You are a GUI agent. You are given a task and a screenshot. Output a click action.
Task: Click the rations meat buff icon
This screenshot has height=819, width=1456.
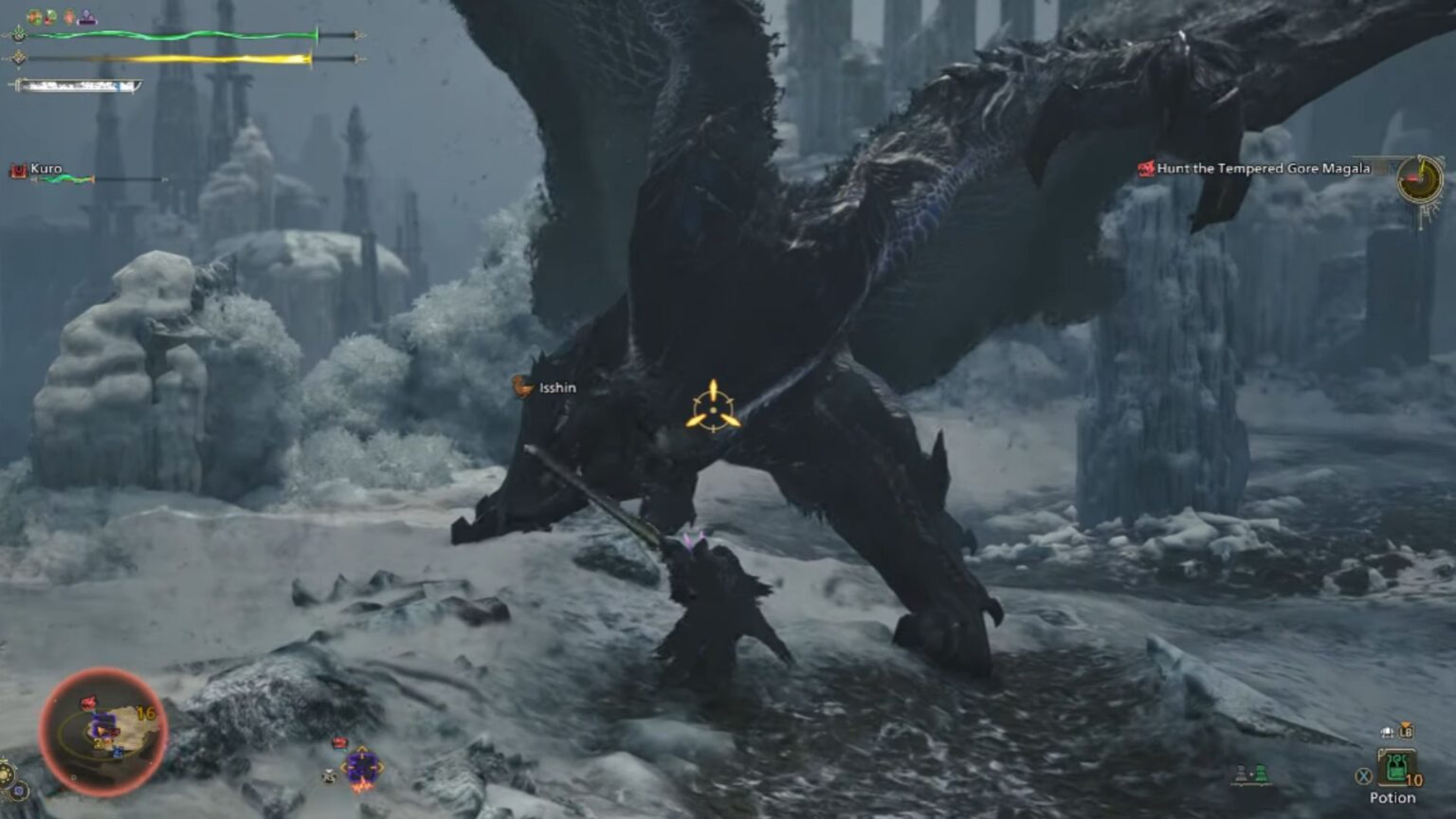(34, 16)
